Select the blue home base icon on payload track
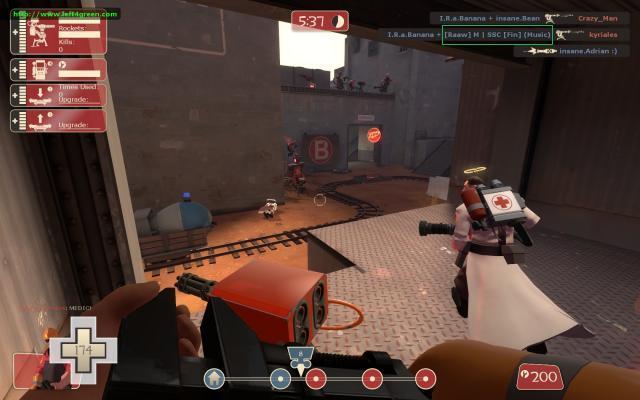Image resolution: width=640 pixels, height=400 pixels. pos(214,378)
